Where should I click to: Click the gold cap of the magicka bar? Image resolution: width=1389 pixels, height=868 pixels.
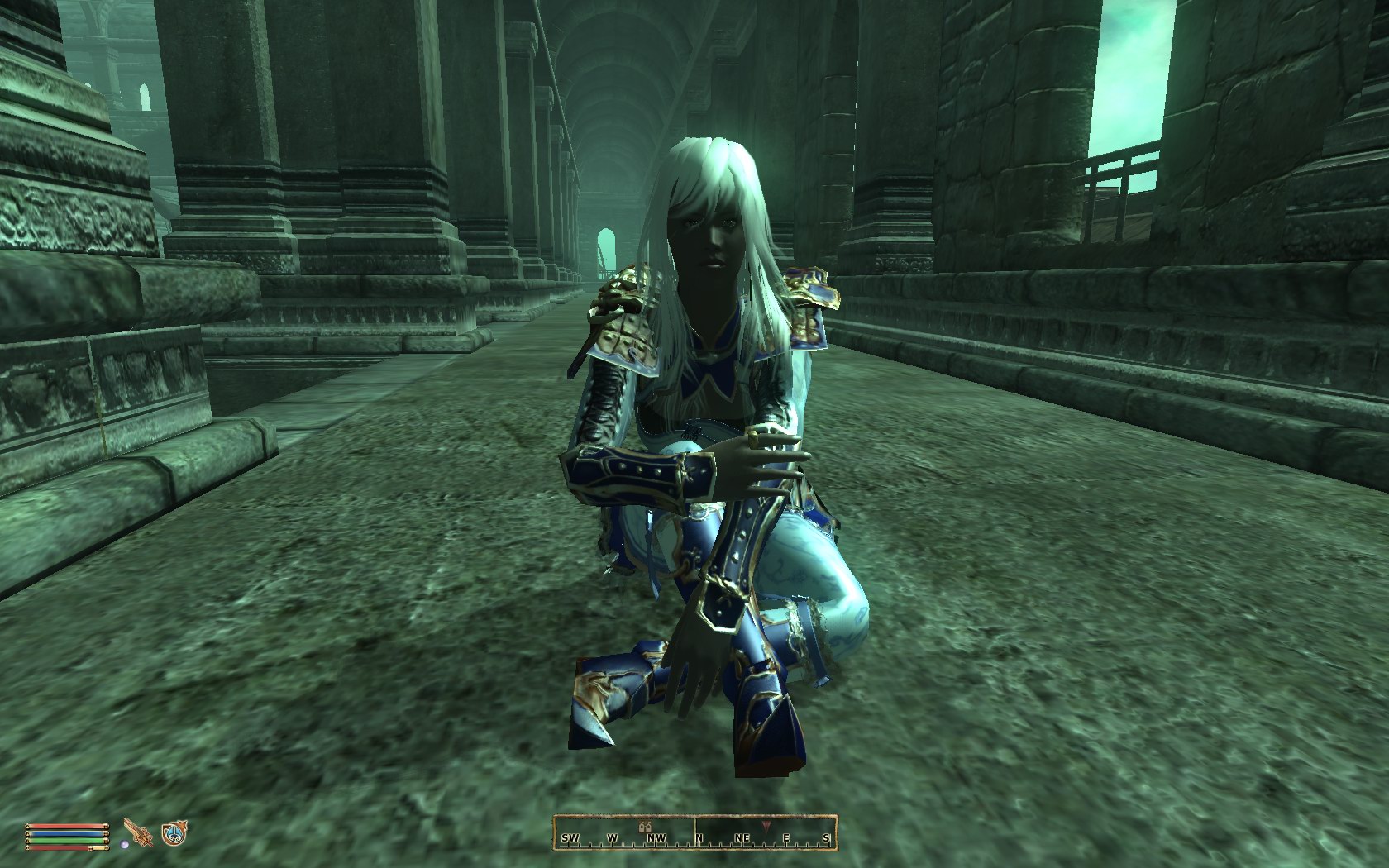click(x=107, y=833)
